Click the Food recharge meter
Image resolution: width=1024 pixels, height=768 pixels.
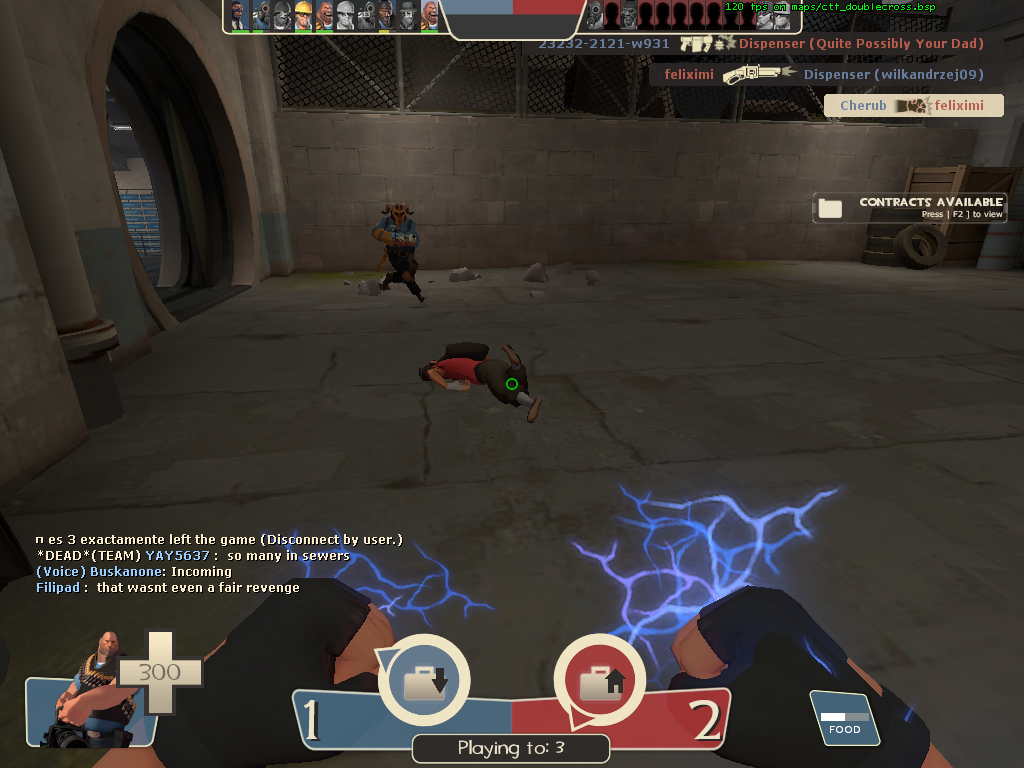[x=844, y=719]
